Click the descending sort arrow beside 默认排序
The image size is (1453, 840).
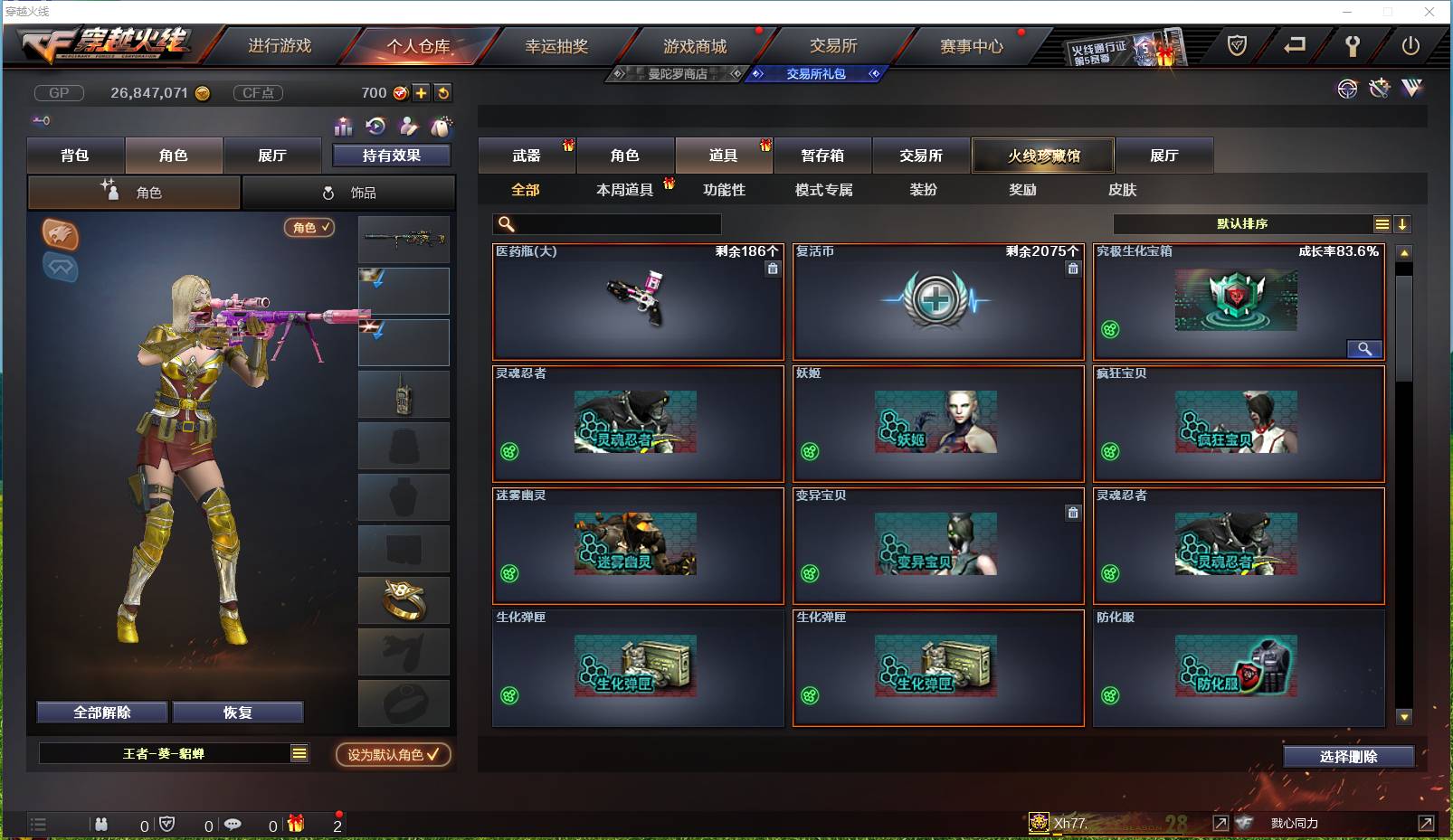pyautogui.click(x=1403, y=223)
